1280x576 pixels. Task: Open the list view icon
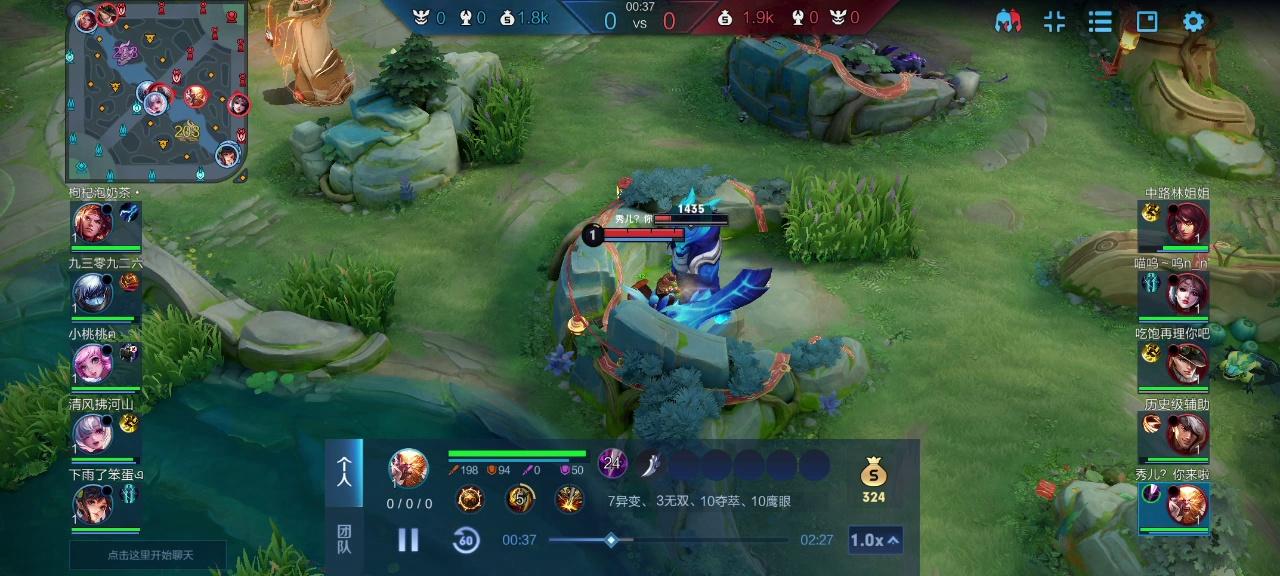1100,22
